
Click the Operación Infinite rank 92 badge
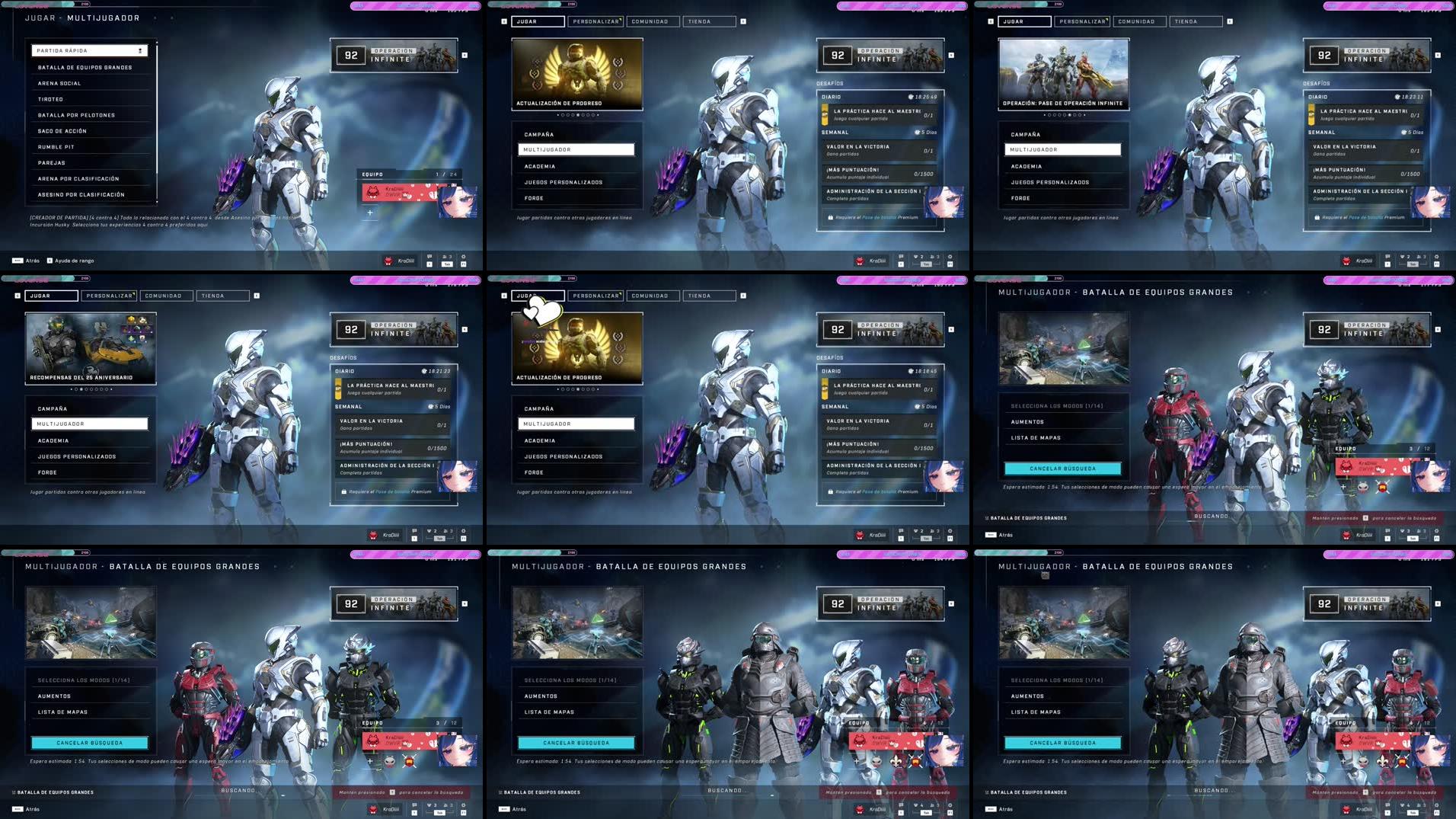tap(838, 55)
